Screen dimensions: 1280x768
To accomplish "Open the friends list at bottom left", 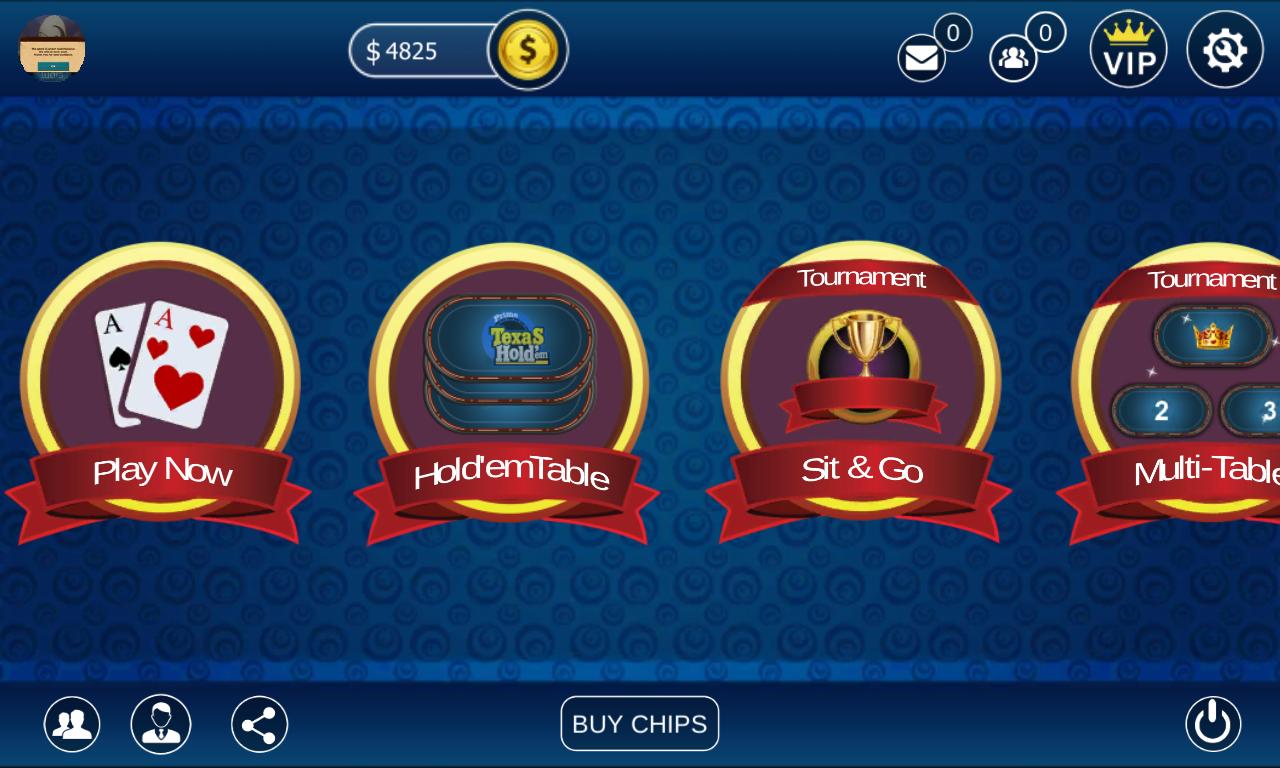I will tap(69, 723).
